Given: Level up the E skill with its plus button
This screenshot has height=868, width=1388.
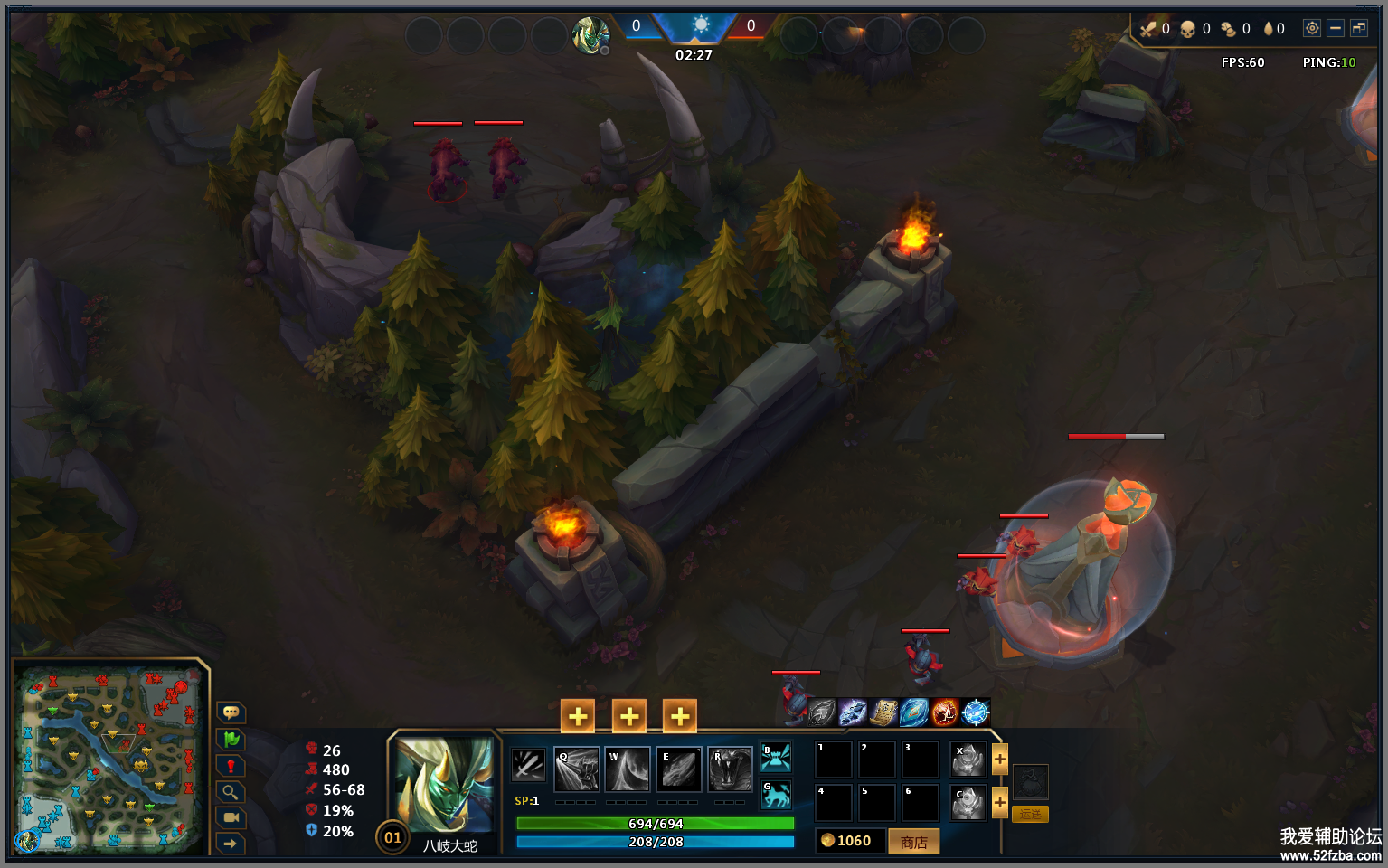Looking at the screenshot, I should click(x=680, y=717).
